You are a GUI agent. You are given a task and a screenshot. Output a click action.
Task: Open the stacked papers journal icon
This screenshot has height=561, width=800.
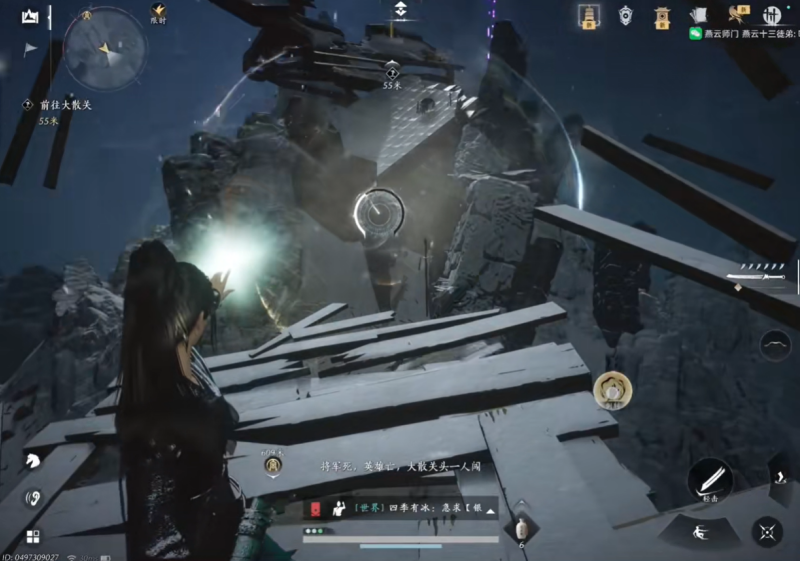699,15
